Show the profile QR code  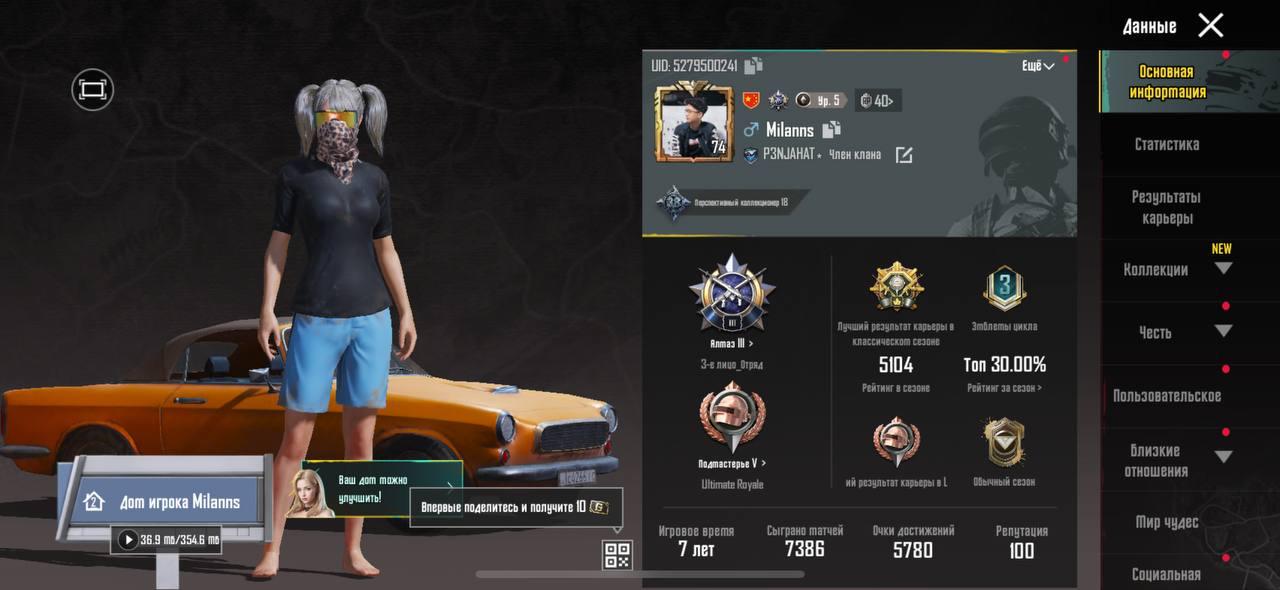[x=617, y=555]
